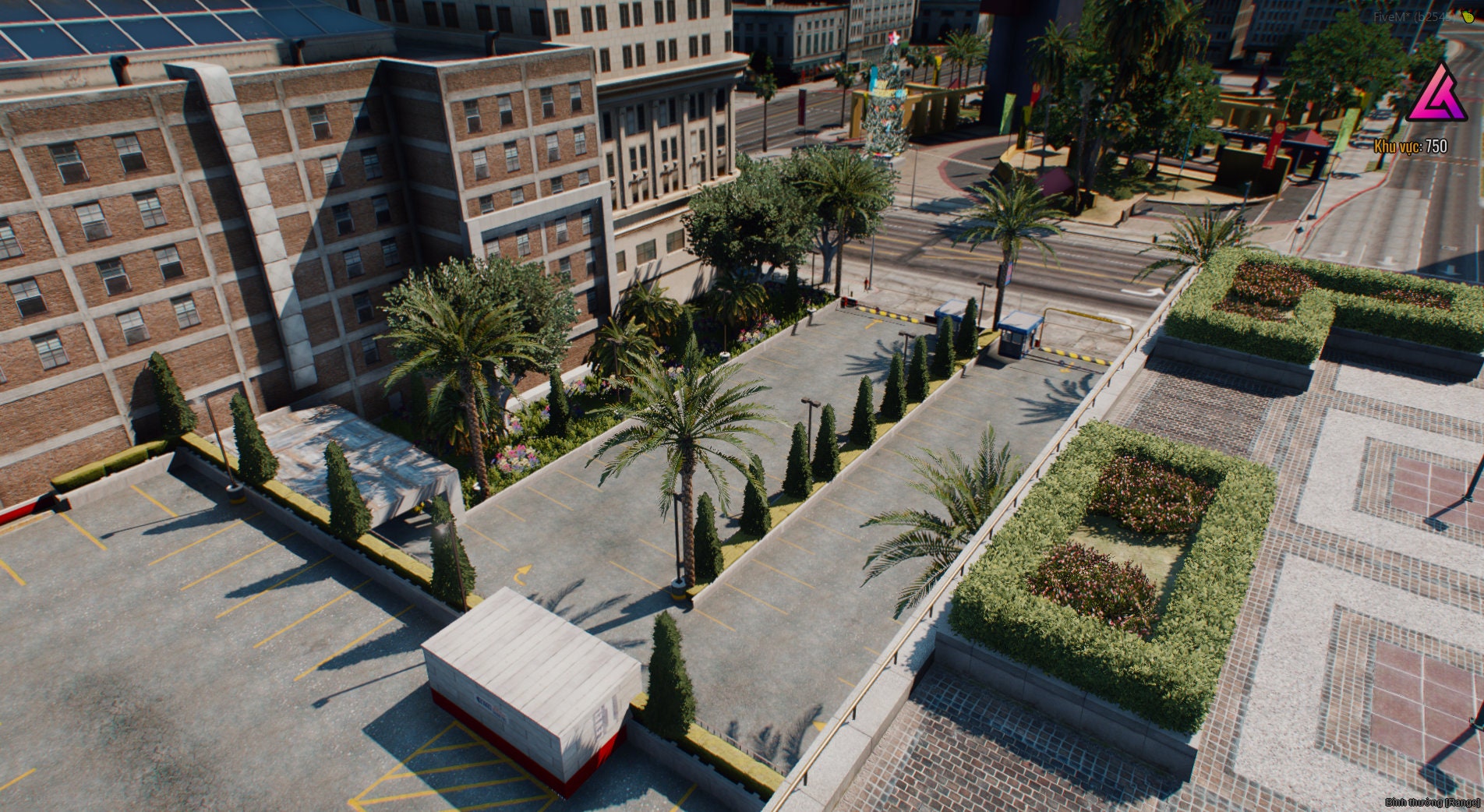The width and height of the screenshot is (1484, 812).
Task: Select the star ornament atop the Christmas tree
Action: (x=894, y=38)
